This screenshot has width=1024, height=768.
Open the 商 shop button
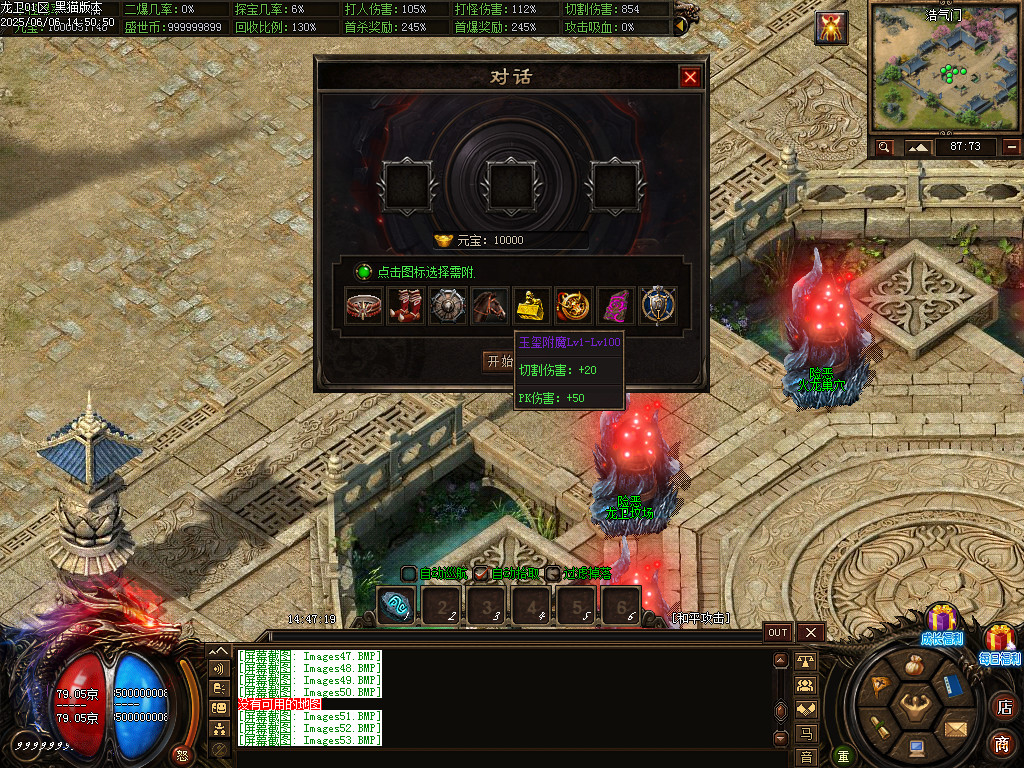pyautogui.click(x=1002, y=744)
